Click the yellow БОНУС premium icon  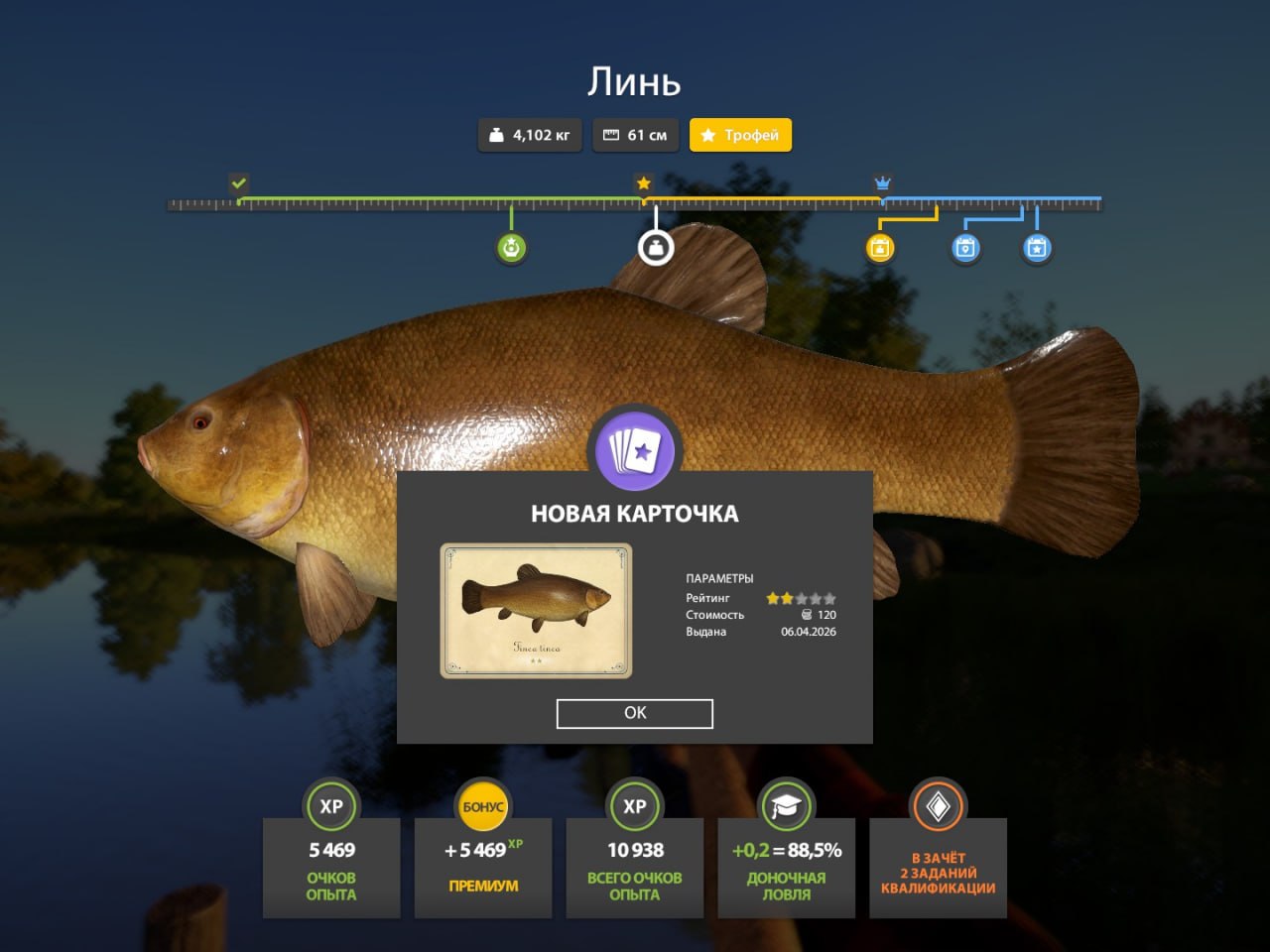[483, 807]
